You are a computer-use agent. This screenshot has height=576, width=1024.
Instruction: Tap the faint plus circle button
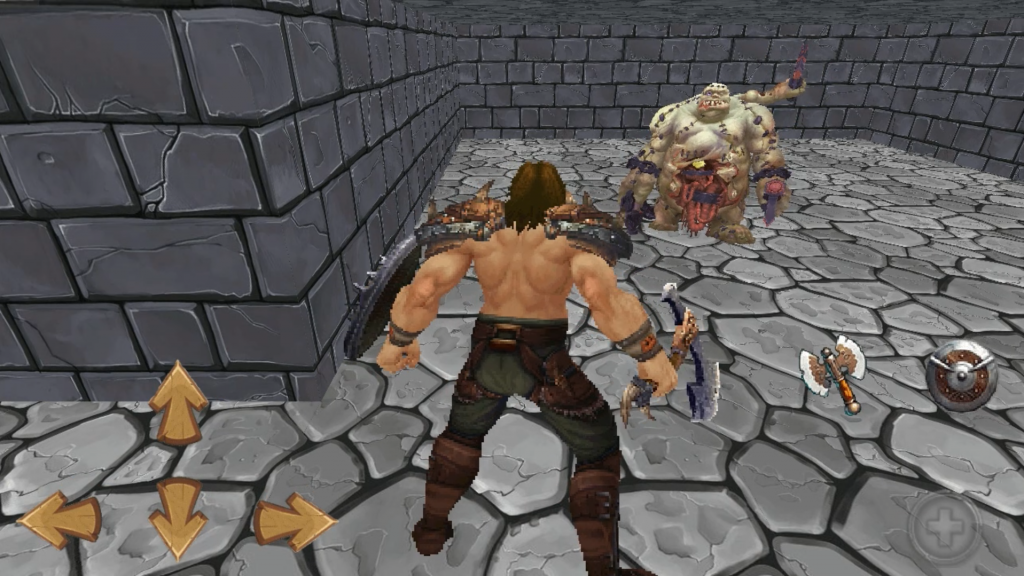click(x=944, y=527)
